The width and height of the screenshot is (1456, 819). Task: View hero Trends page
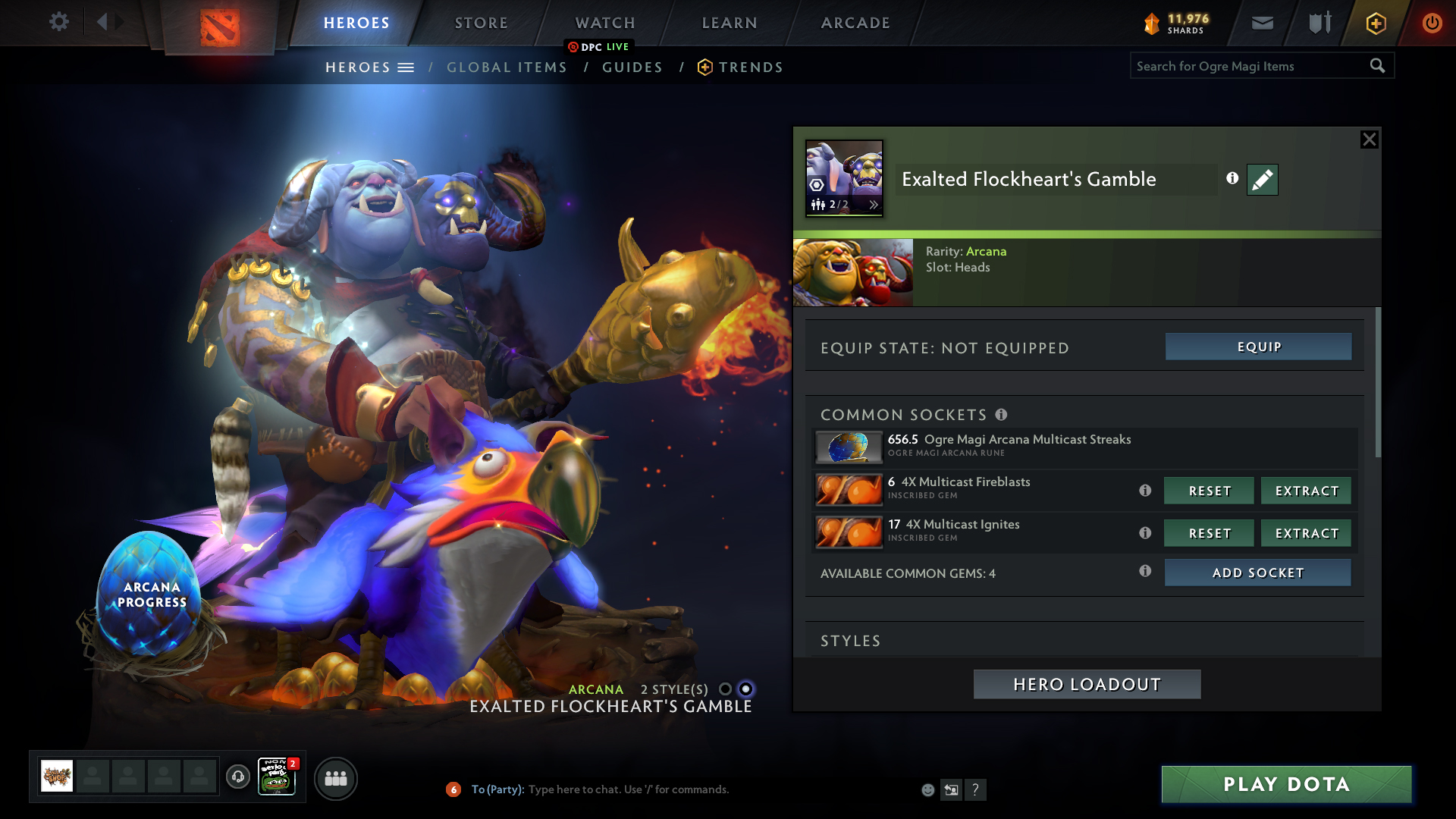[x=750, y=67]
